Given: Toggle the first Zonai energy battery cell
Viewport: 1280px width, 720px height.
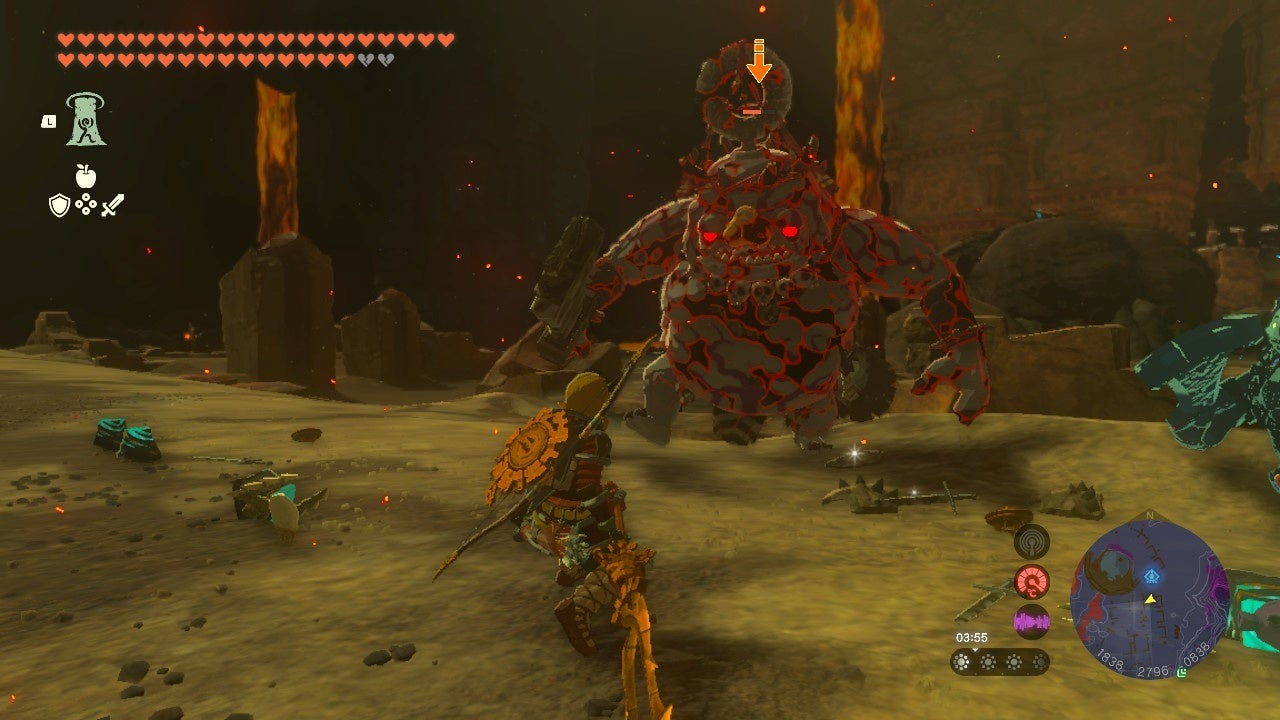Looking at the screenshot, I should (x=961, y=661).
